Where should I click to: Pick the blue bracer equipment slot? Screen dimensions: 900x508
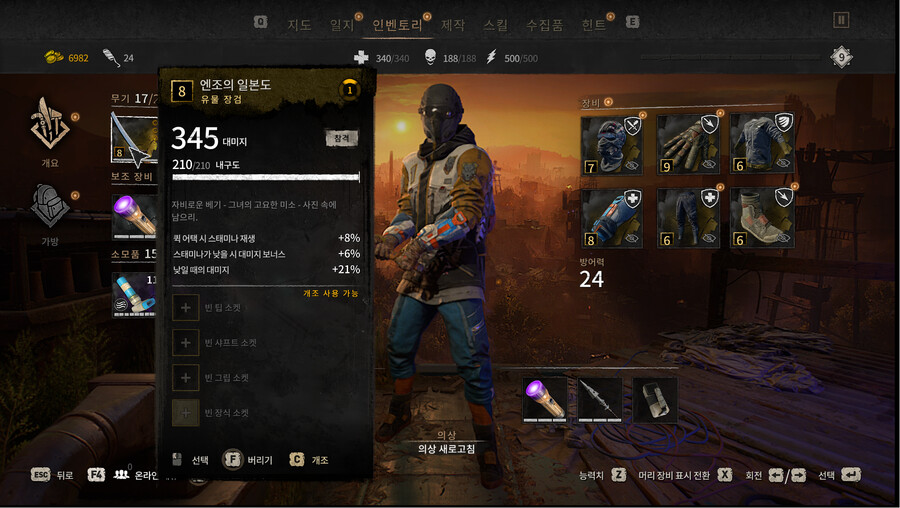coord(611,217)
